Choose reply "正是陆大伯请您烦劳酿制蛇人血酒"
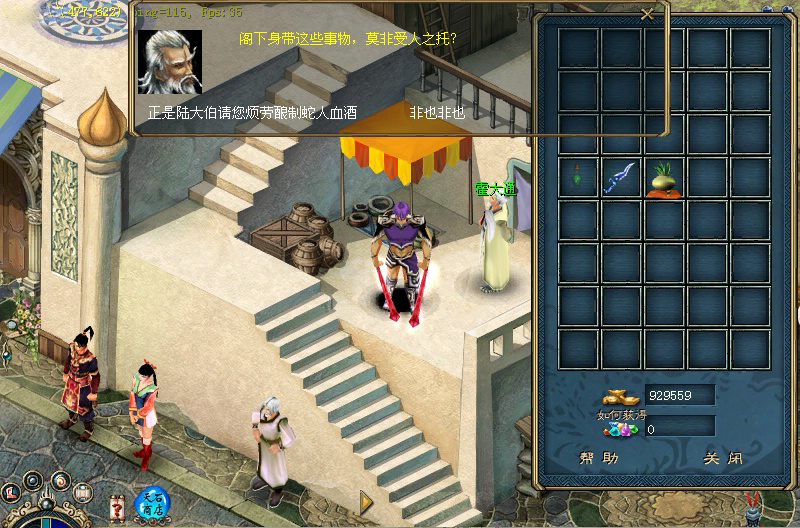Image resolution: width=800 pixels, height=528 pixels. [252, 113]
